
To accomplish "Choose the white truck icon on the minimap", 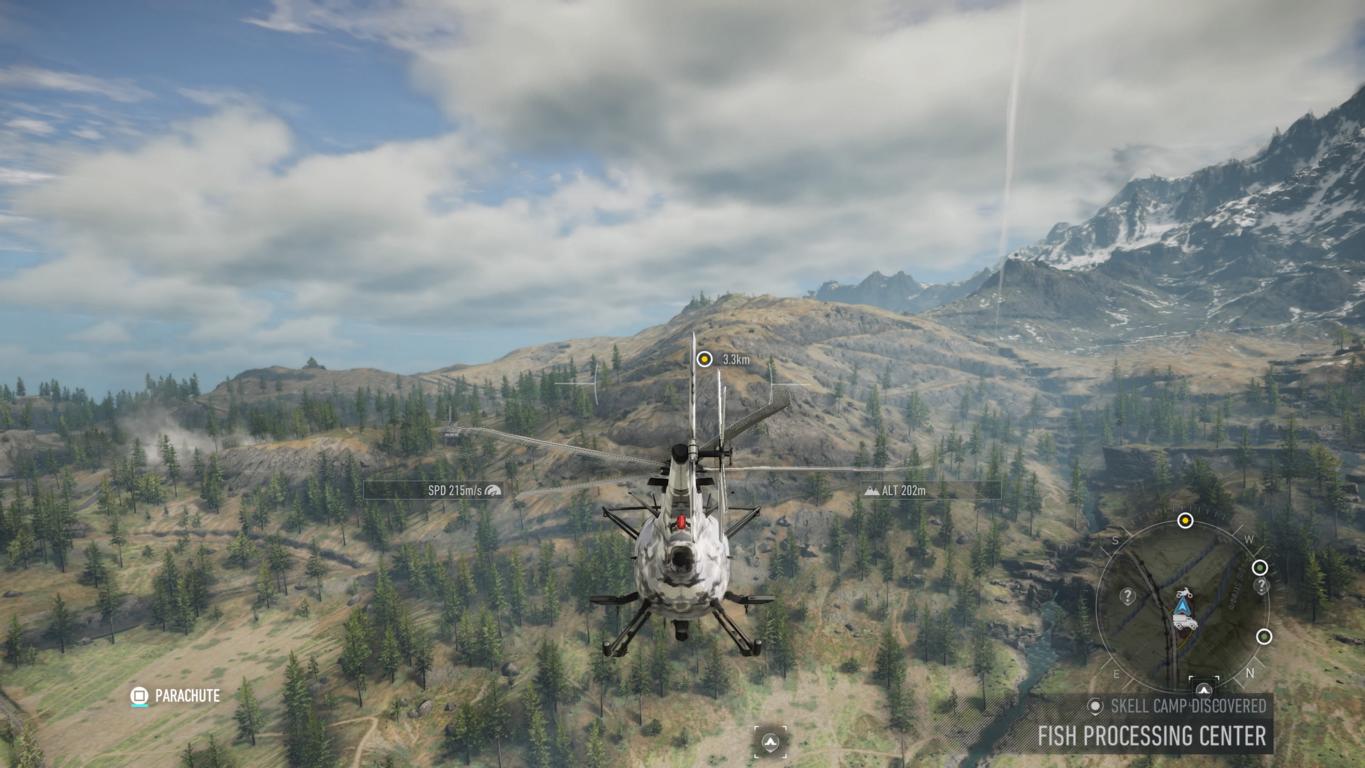I will [1186, 622].
